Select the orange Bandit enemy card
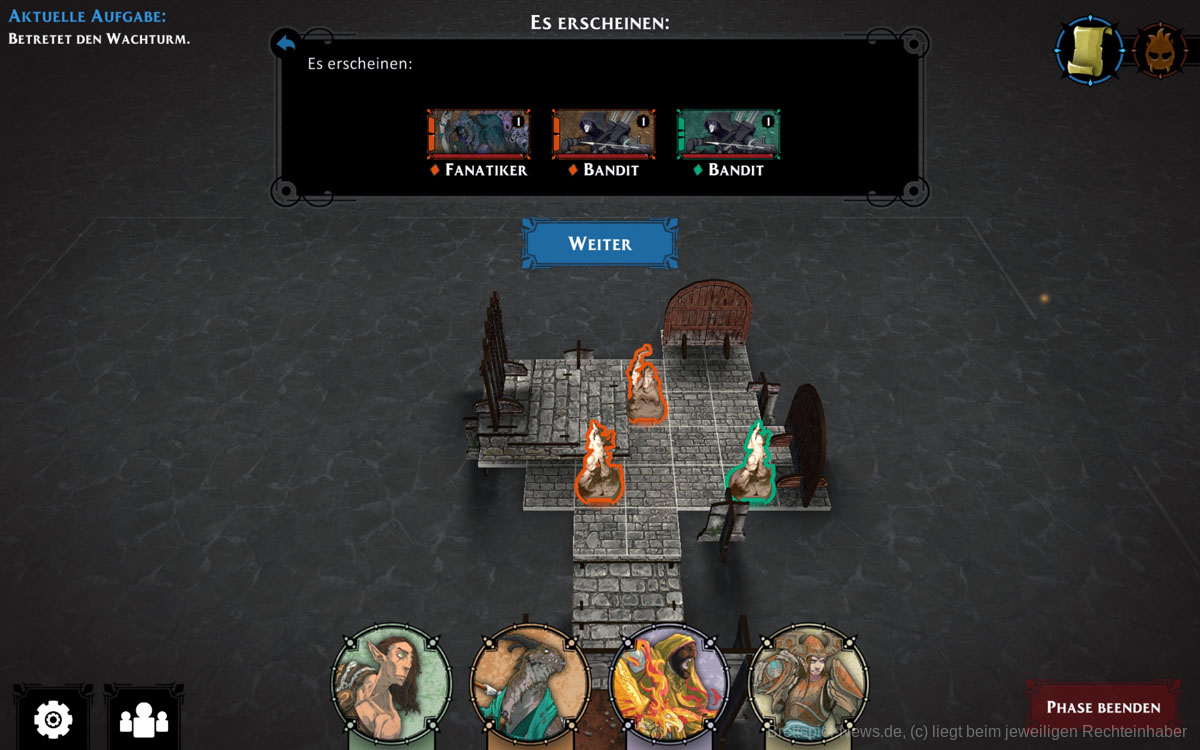The width and height of the screenshot is (1200, 750). click(603, 135)
